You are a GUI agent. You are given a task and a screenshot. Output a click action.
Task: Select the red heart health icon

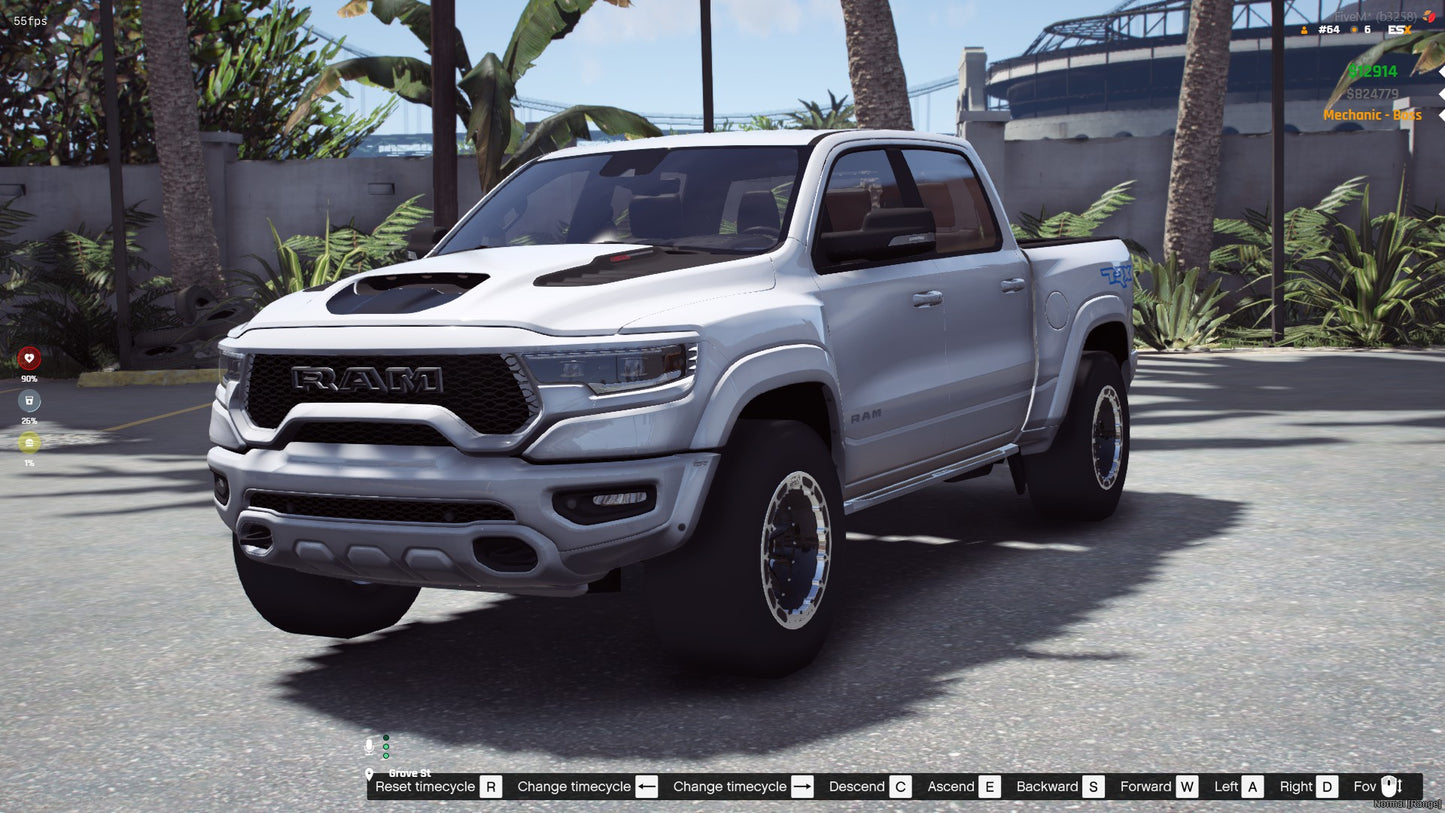tap(29, 356)
